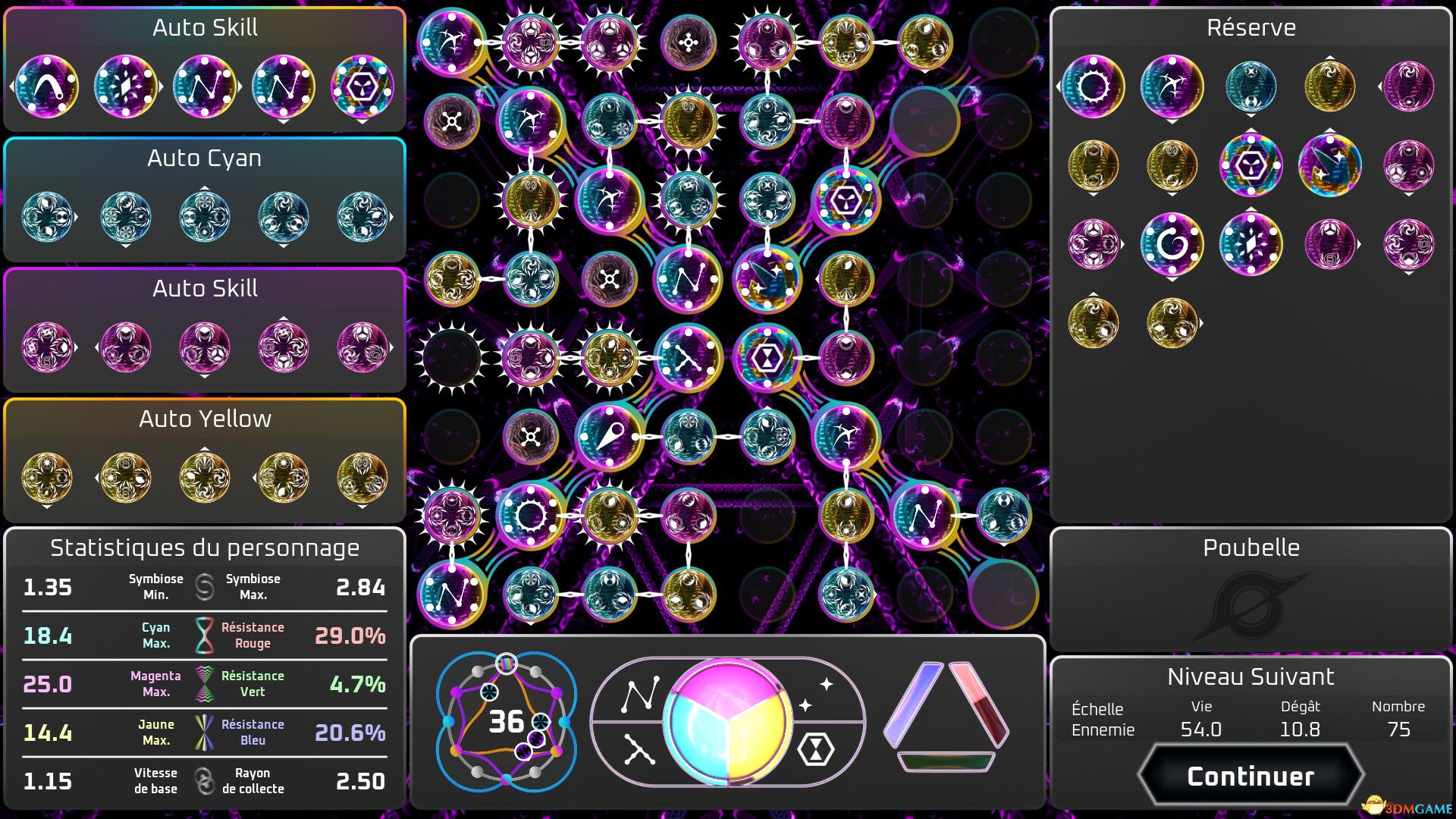The width and height of the screenshot is (1456, 819).
Task: Click the left arrow on the Auto Skill bar
Action: click(11, 87)
